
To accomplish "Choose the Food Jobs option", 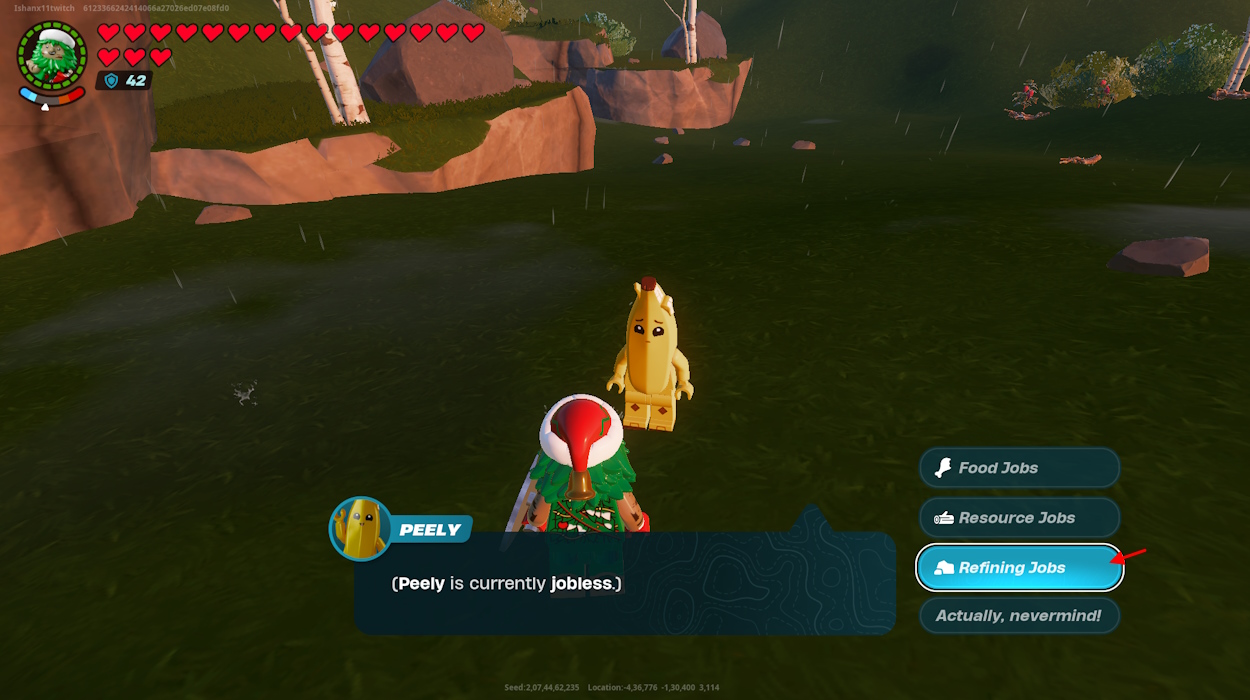I will pyautogui.click(x=1018, y=468).
